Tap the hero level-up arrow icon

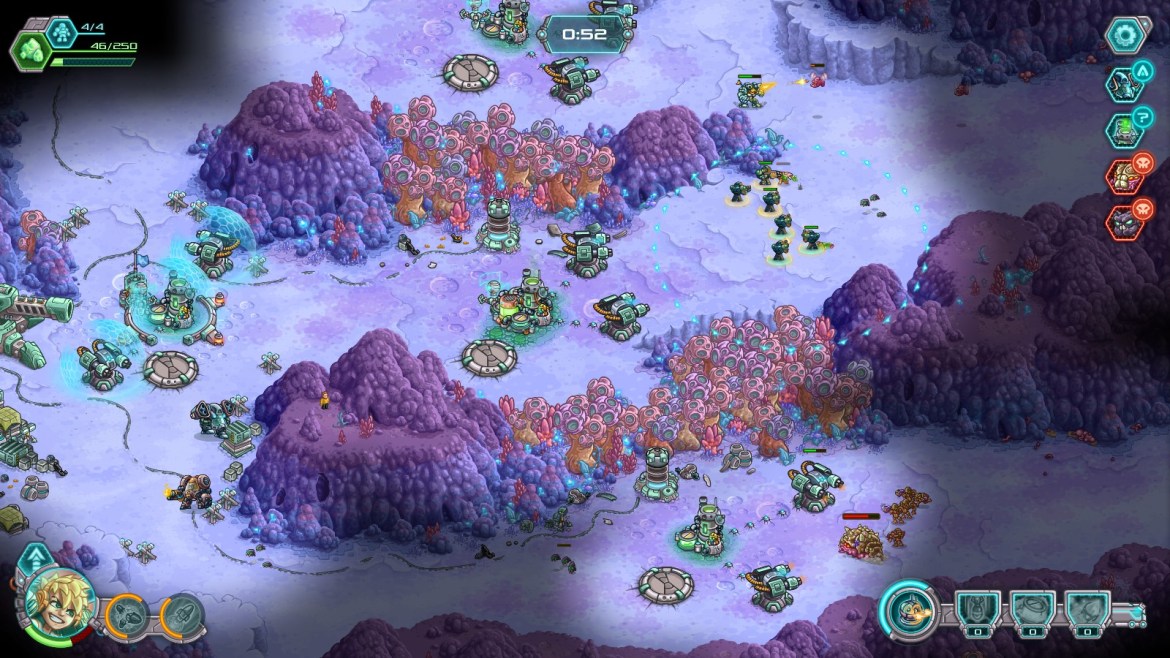[x=36, y=558]
